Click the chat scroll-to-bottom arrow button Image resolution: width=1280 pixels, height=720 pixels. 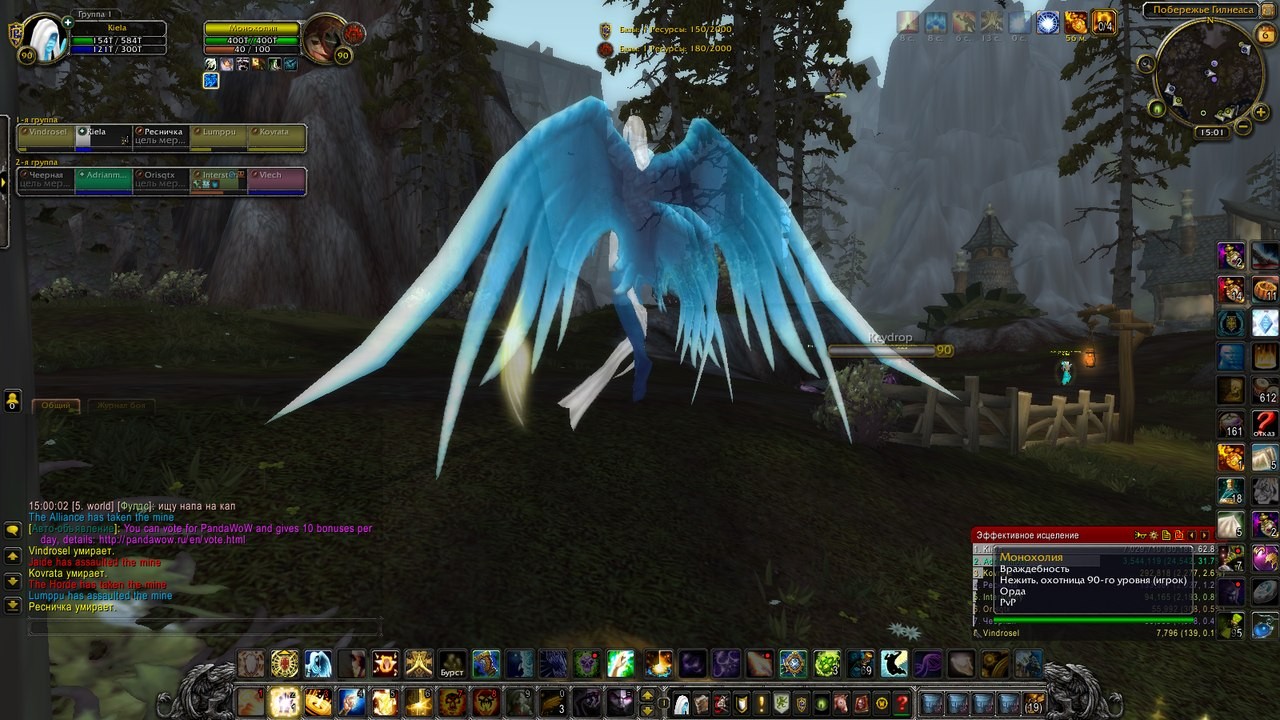tap(12, 605)
